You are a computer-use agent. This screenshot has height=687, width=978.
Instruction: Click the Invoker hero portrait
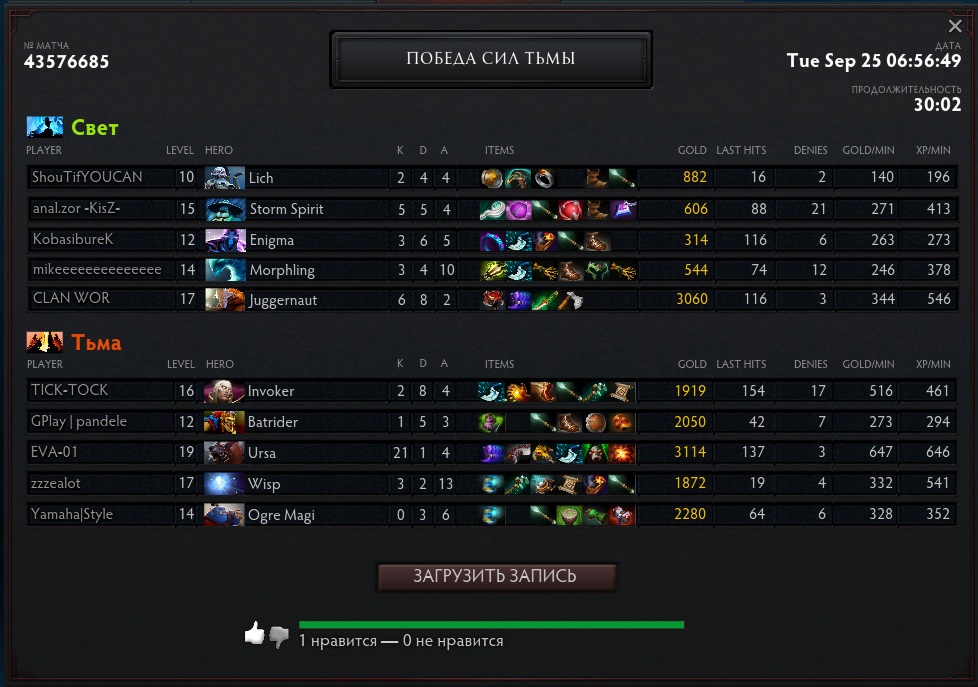(224, 391)
